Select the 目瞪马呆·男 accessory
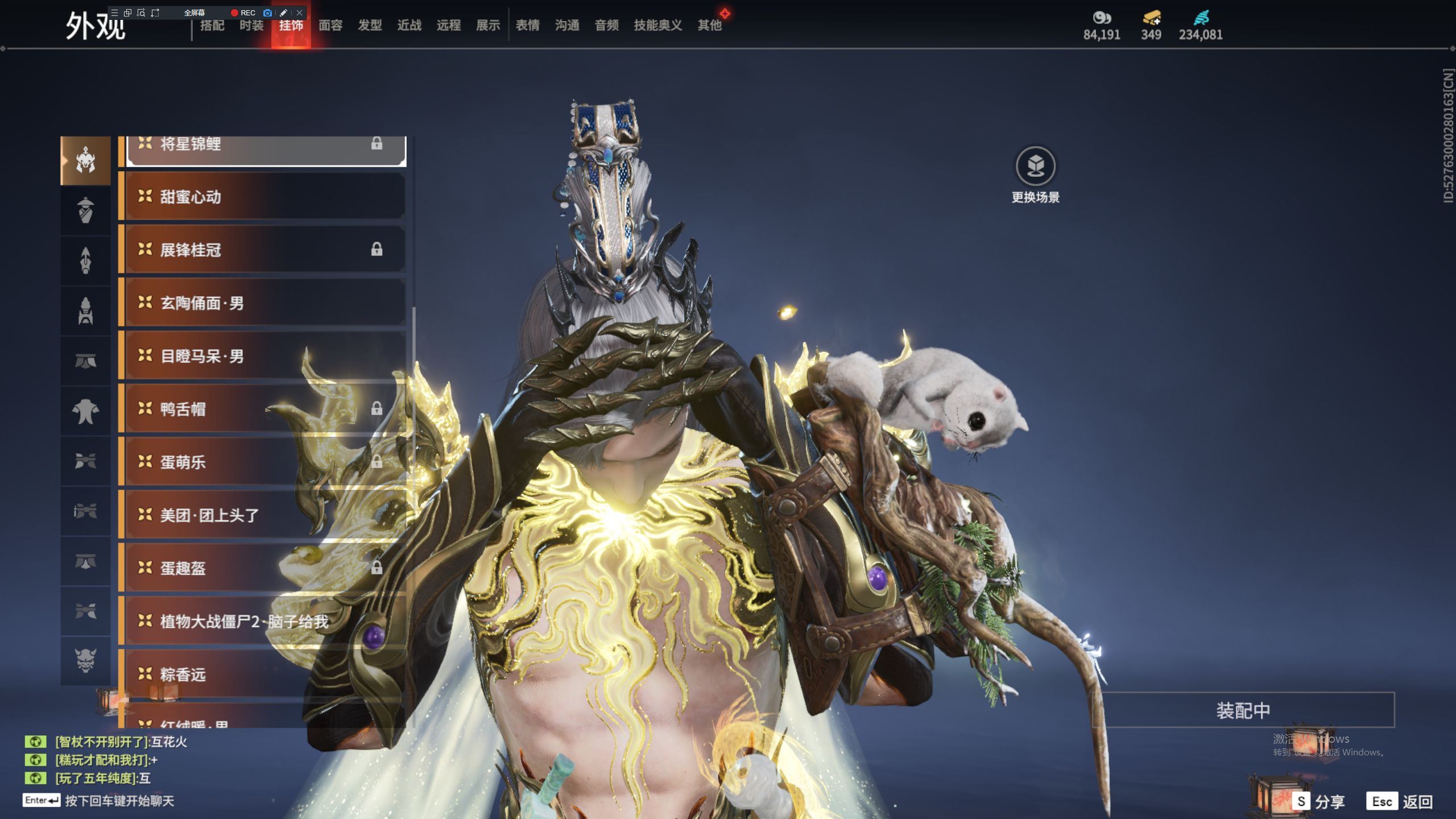Screen dimensions: 1456x819 coord(264,356)
